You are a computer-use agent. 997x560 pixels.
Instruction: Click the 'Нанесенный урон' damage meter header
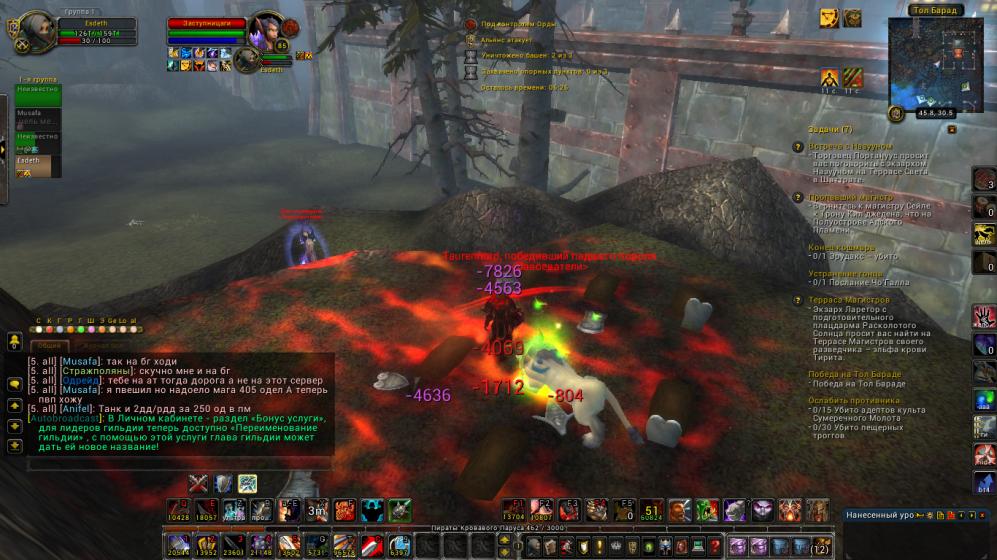(880, 515)
